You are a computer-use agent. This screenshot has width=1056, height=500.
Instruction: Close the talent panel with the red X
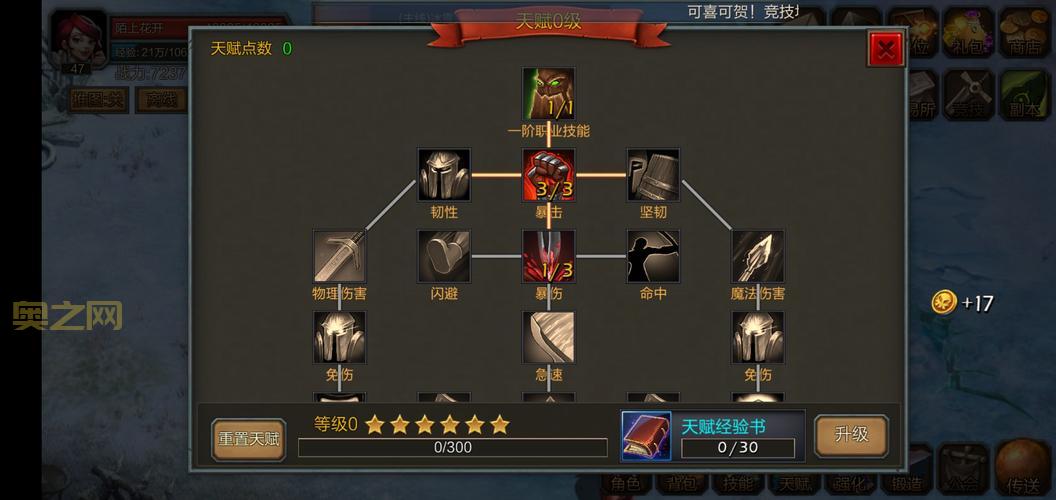[886, 49]
